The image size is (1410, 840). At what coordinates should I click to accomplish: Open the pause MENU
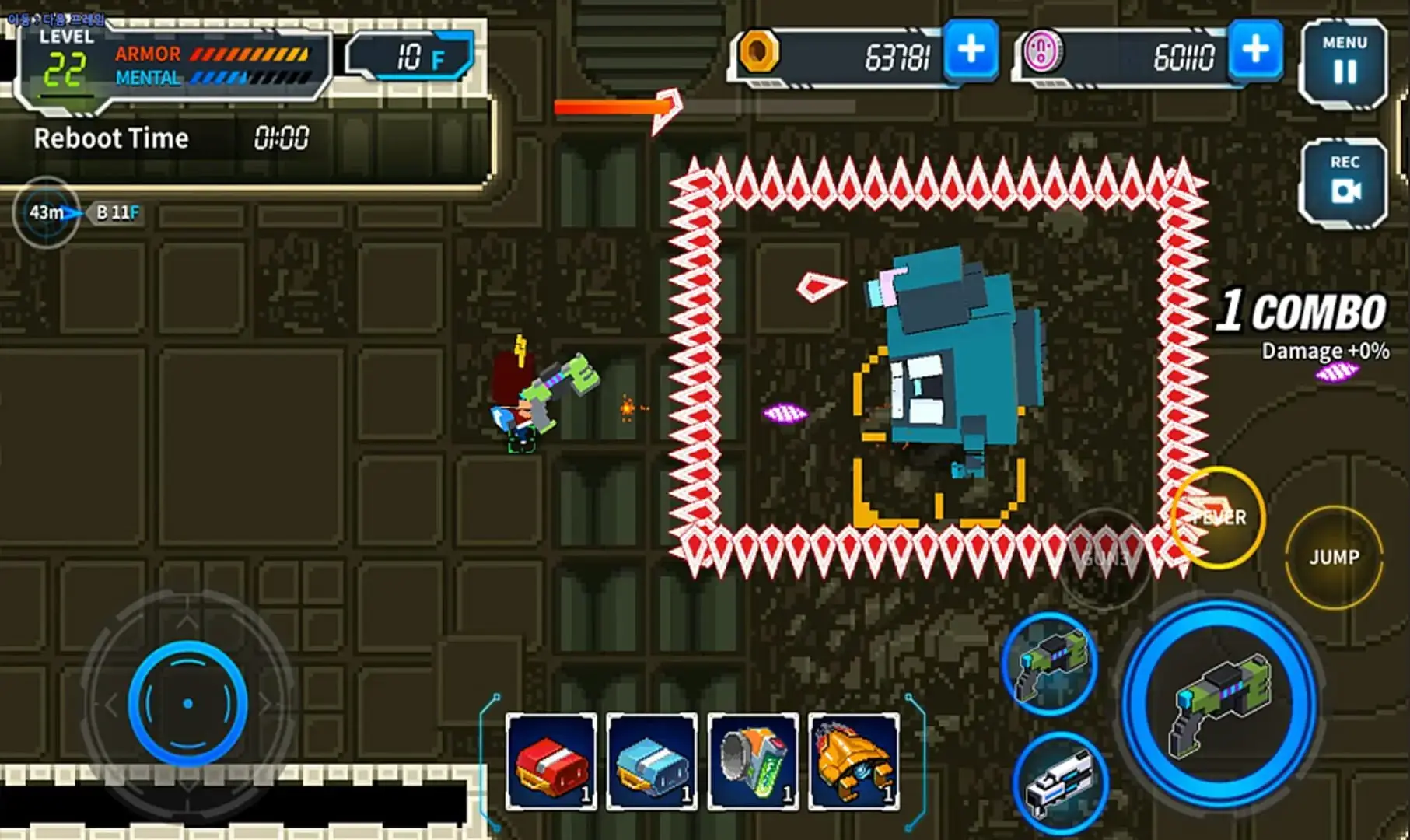tap(1343, 61)
